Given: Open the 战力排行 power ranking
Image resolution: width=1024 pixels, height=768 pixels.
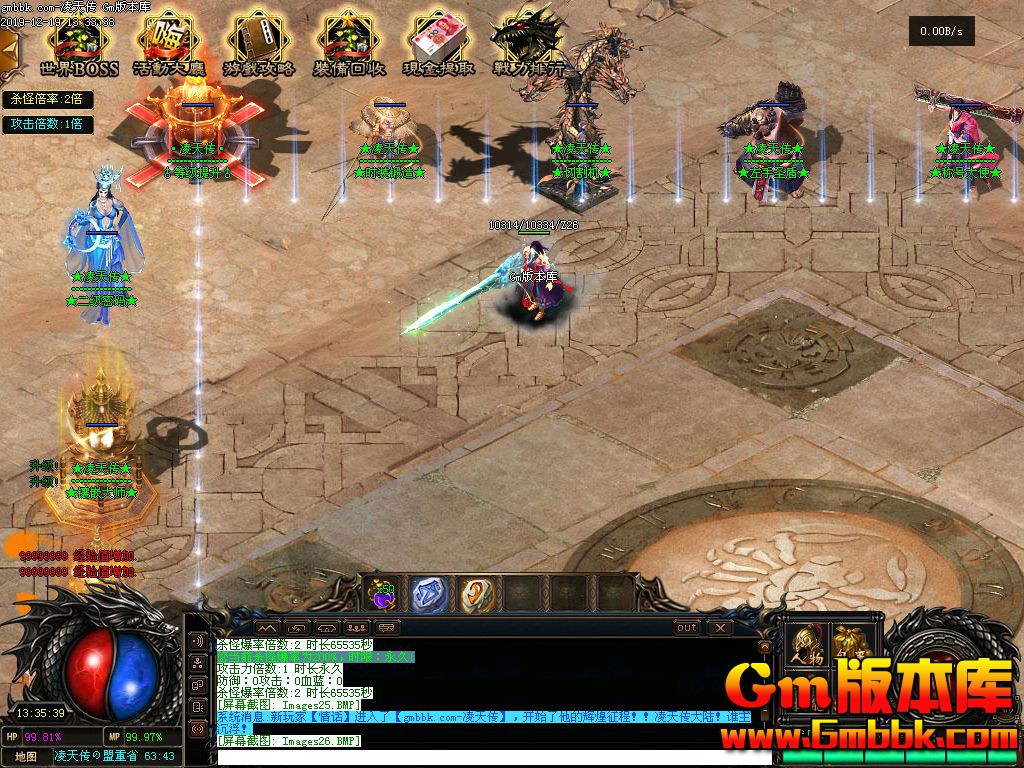Looking at the screenshot, I should [x=529, y=45].
